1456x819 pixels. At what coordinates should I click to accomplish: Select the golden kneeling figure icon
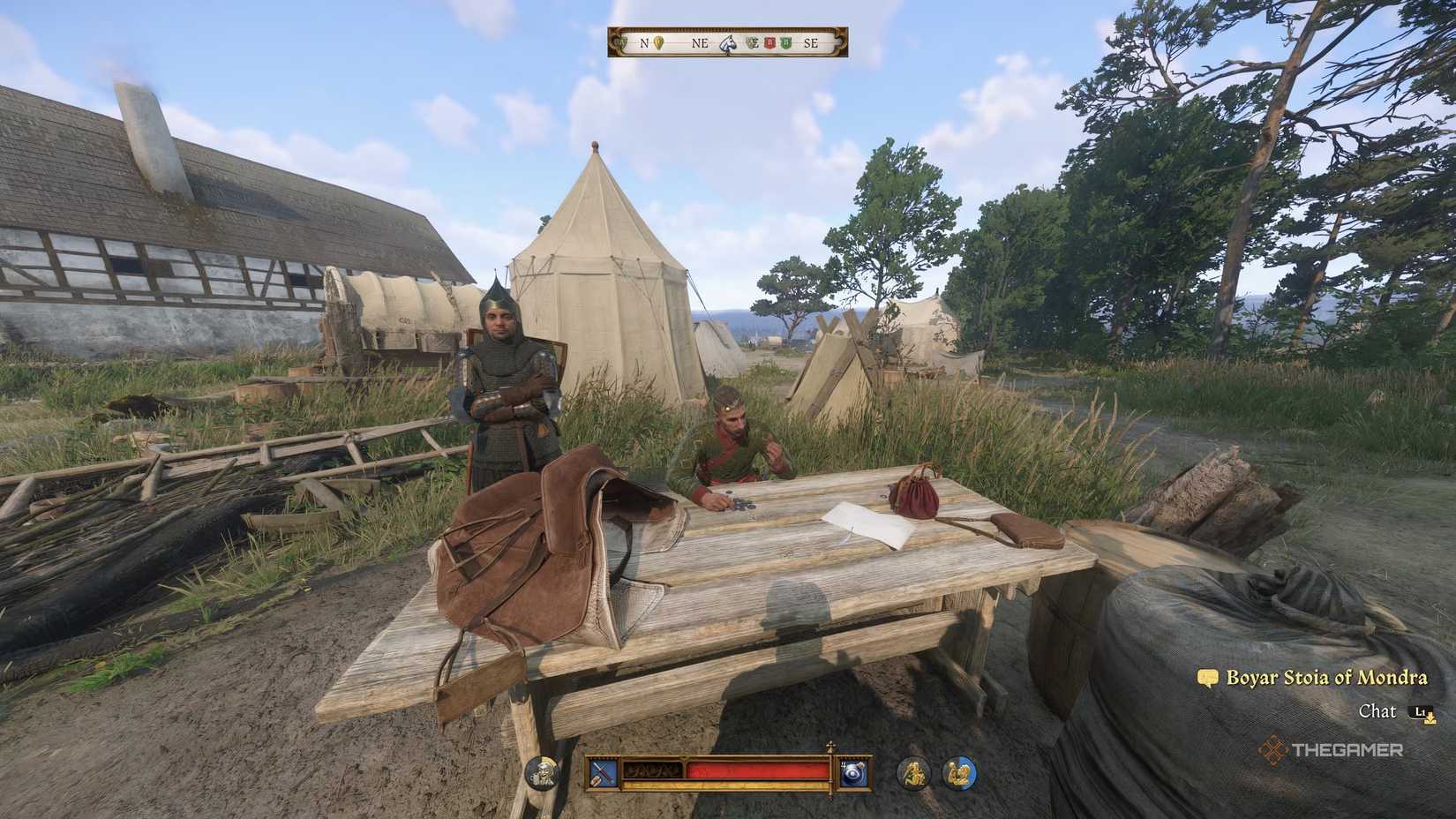(915, 772)
